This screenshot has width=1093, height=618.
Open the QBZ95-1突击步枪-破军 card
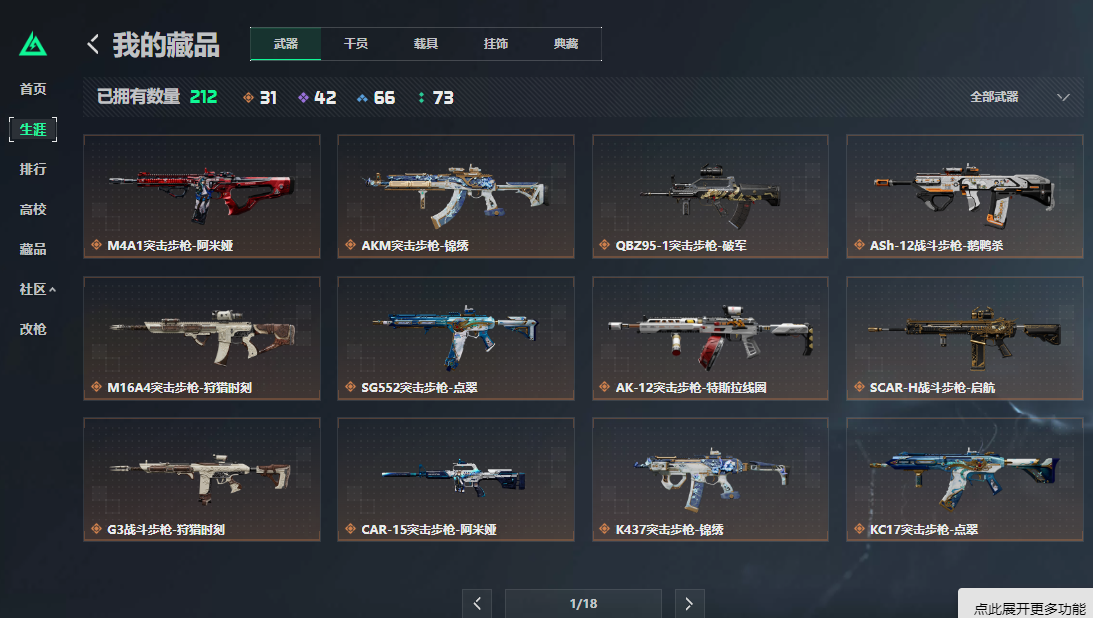pos(710,196)
